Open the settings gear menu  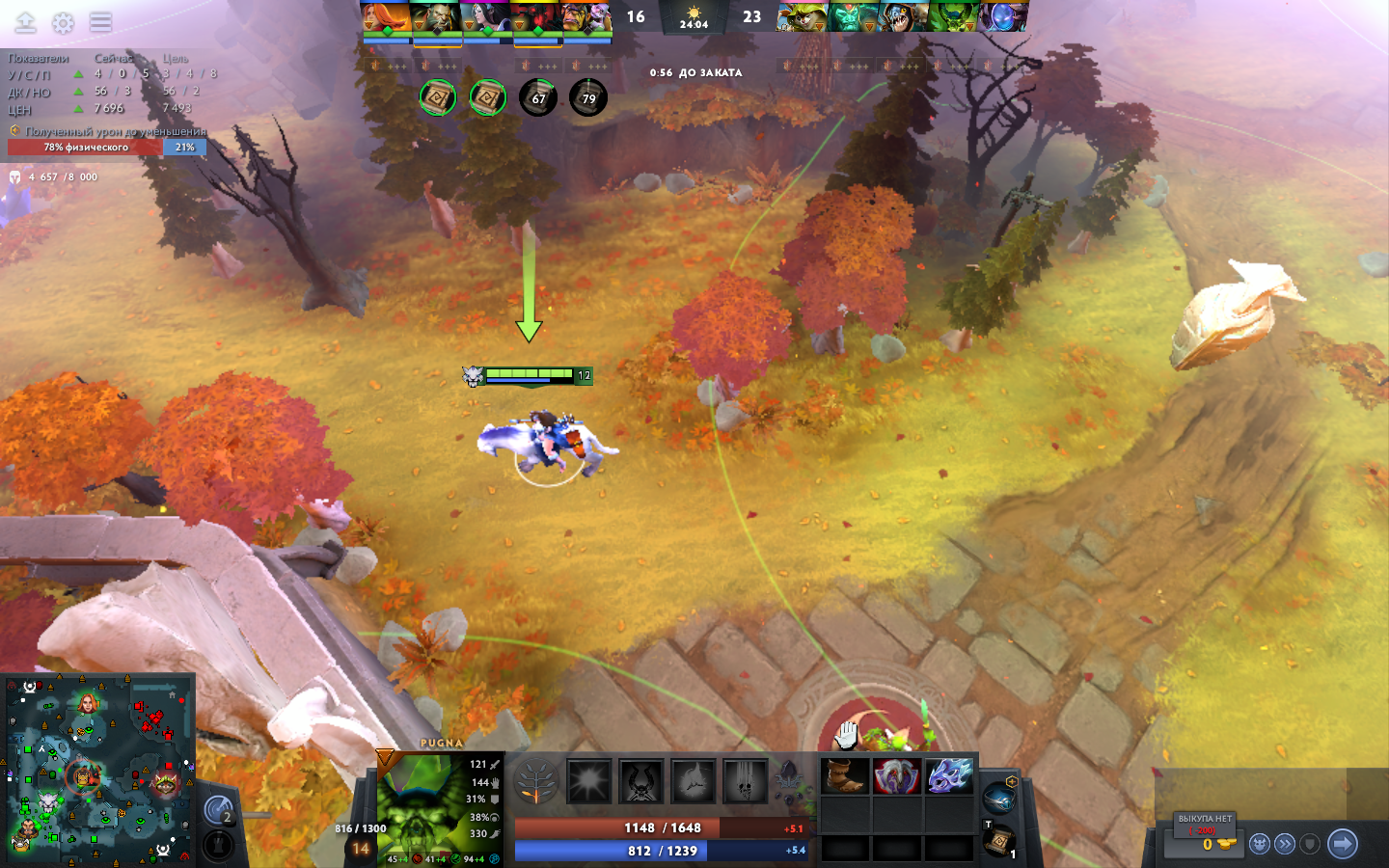point(63,23)
